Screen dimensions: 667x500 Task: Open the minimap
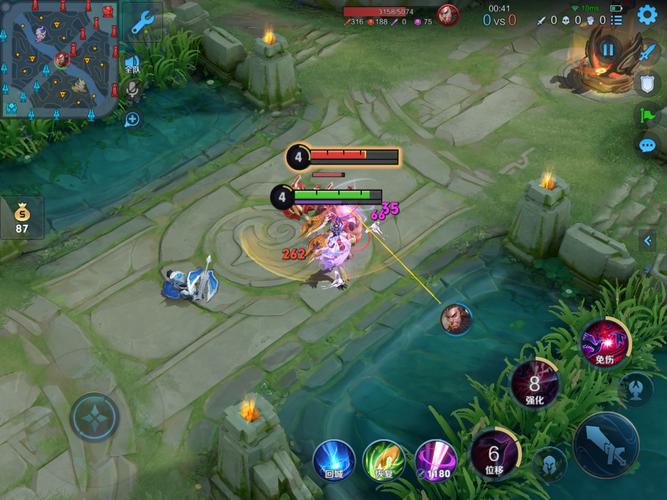pos(59,57)
